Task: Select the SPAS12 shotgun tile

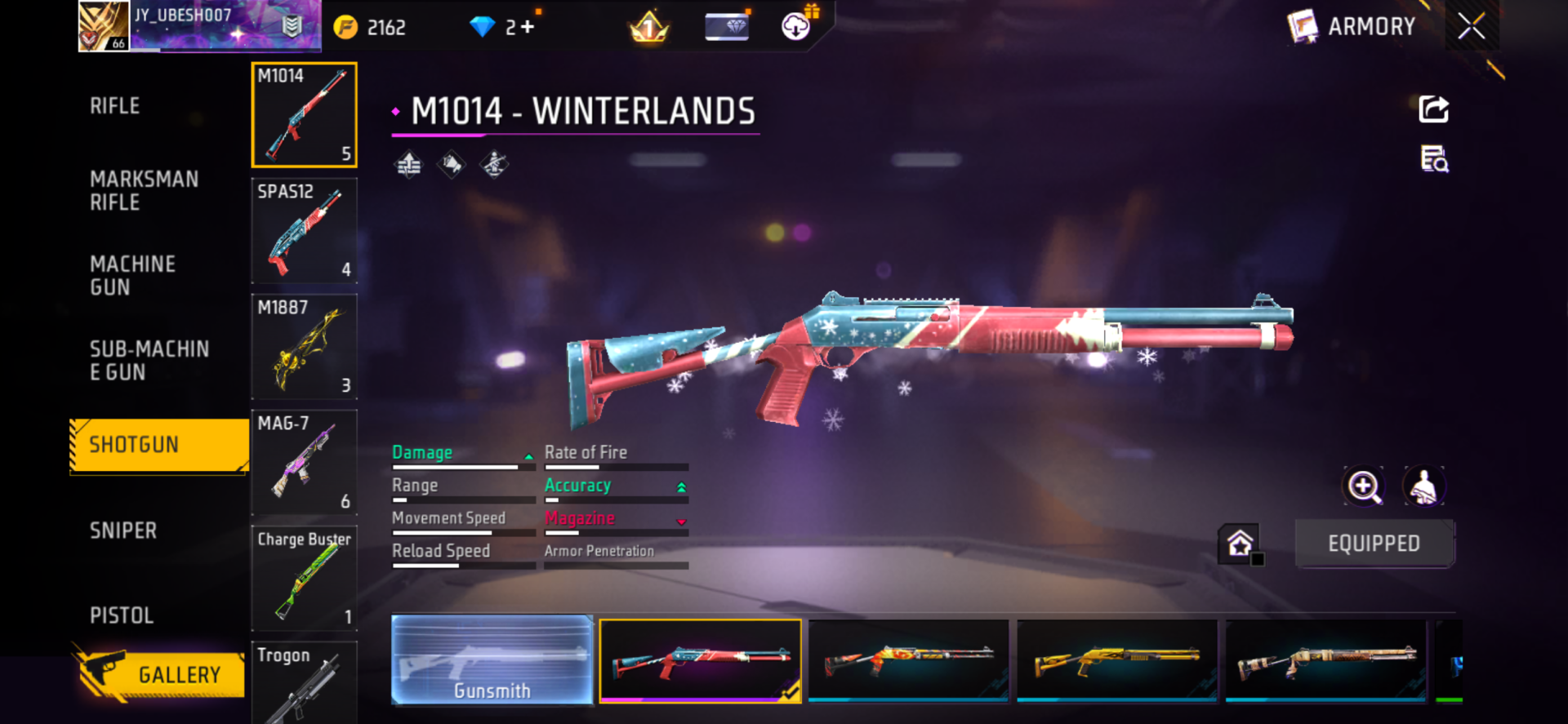Action: tap(304, 231)
